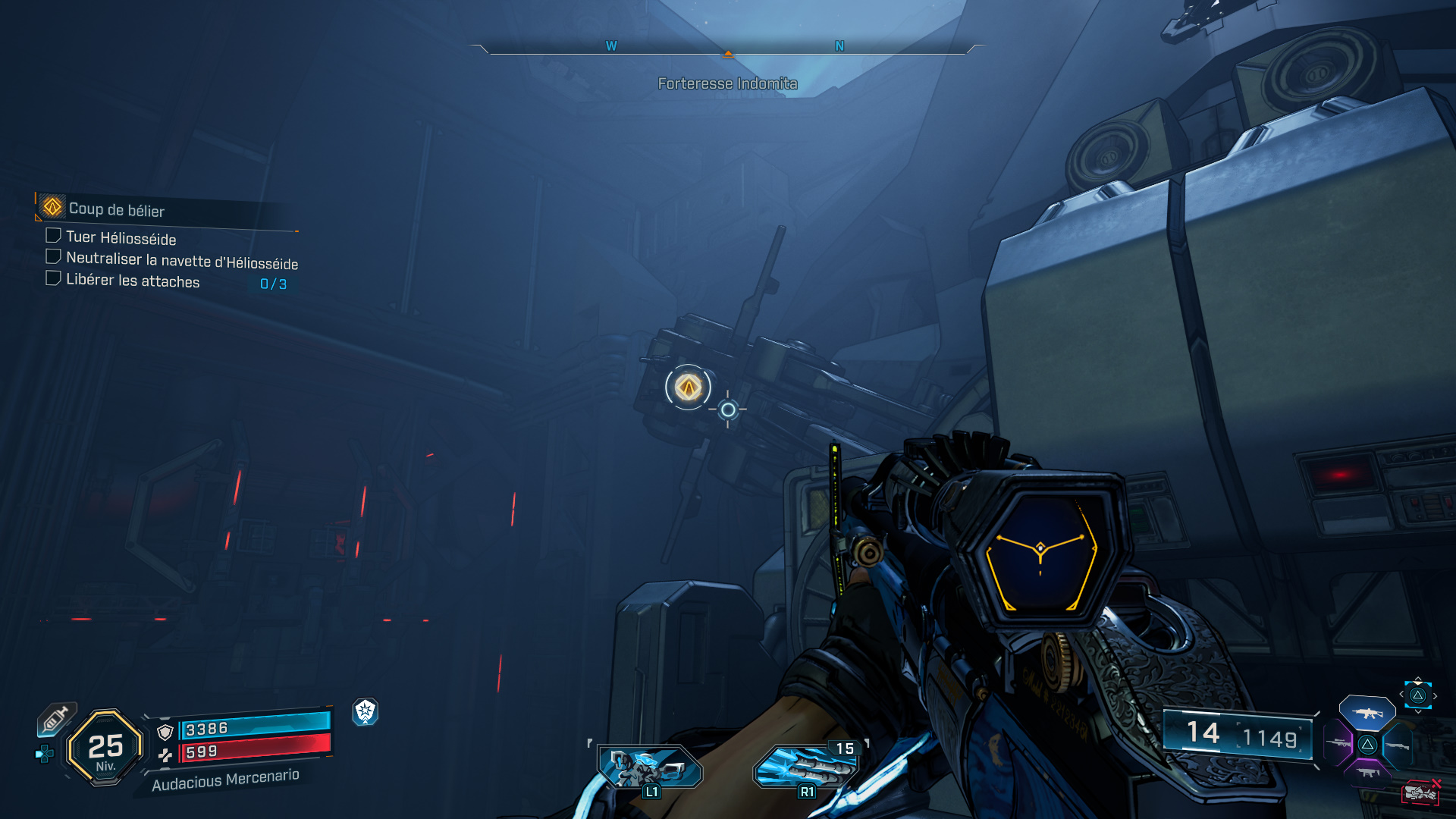The width and height of the screenshot is (1456, 819).
Task: Activate the gunner action skill icon
Action: (x=649, y=767)
